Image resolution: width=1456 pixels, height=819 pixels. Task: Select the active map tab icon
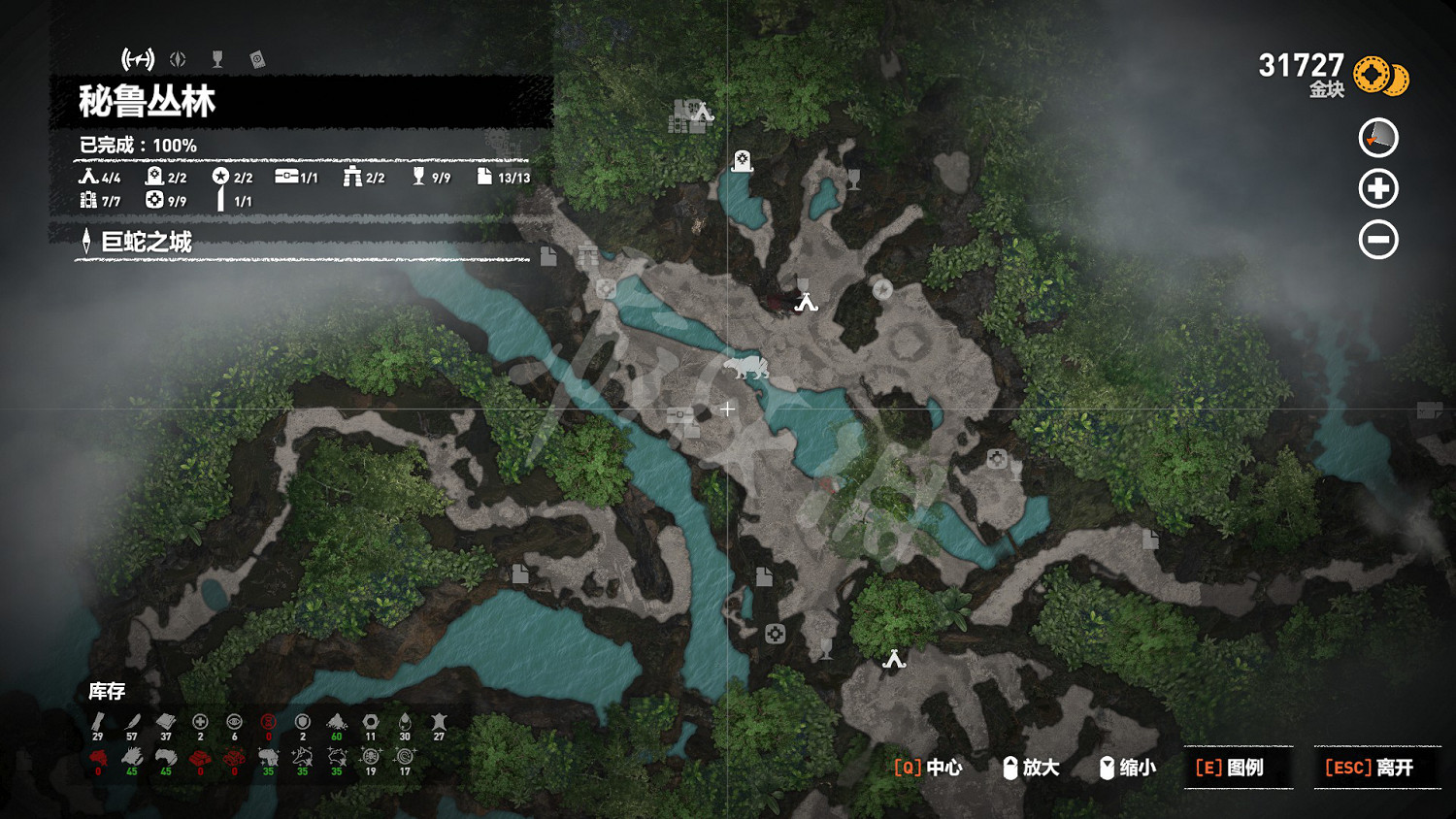coord(138,59)
